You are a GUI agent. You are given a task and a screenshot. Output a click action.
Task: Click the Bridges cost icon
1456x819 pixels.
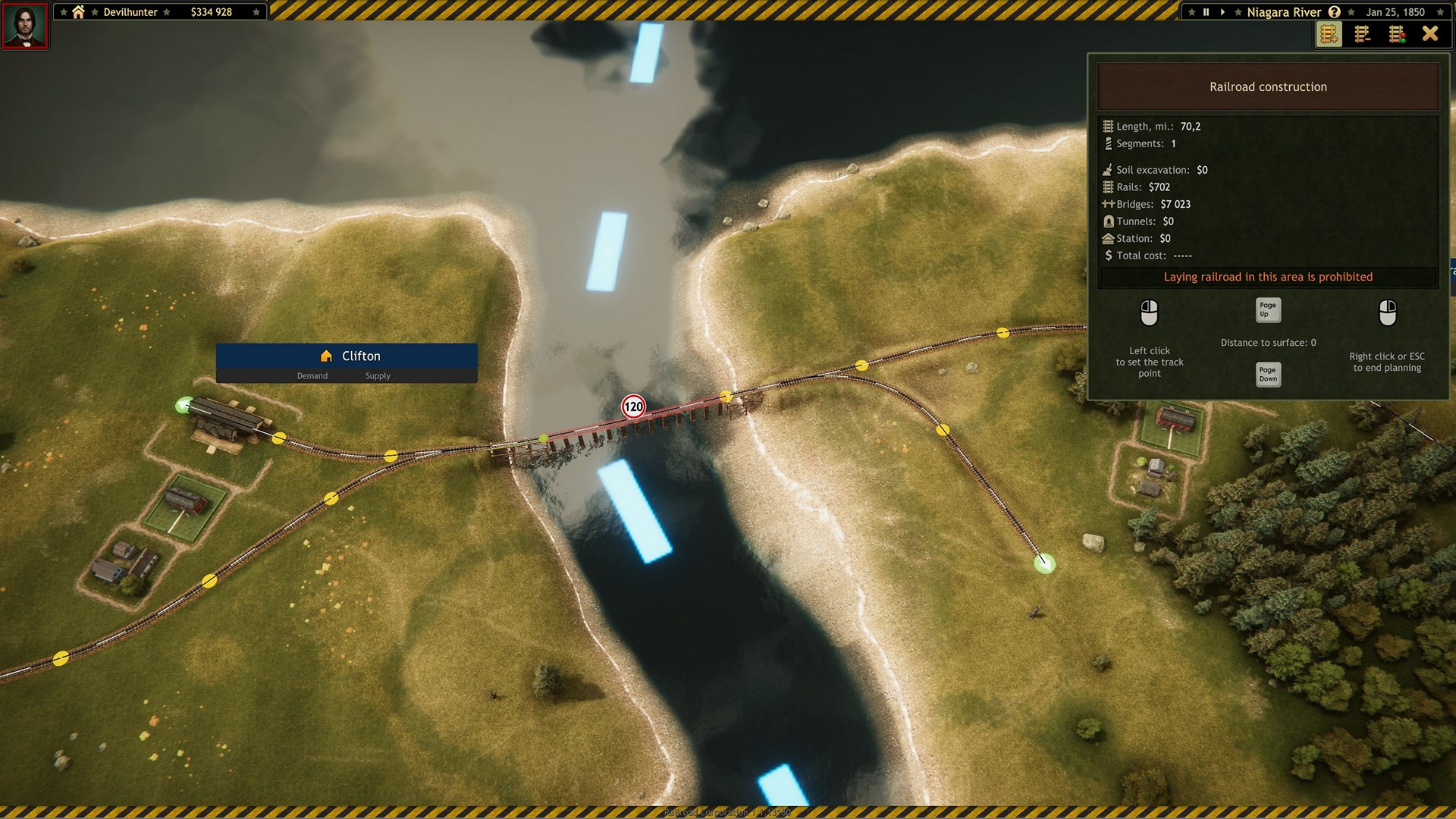click(x=1109, y=203)
